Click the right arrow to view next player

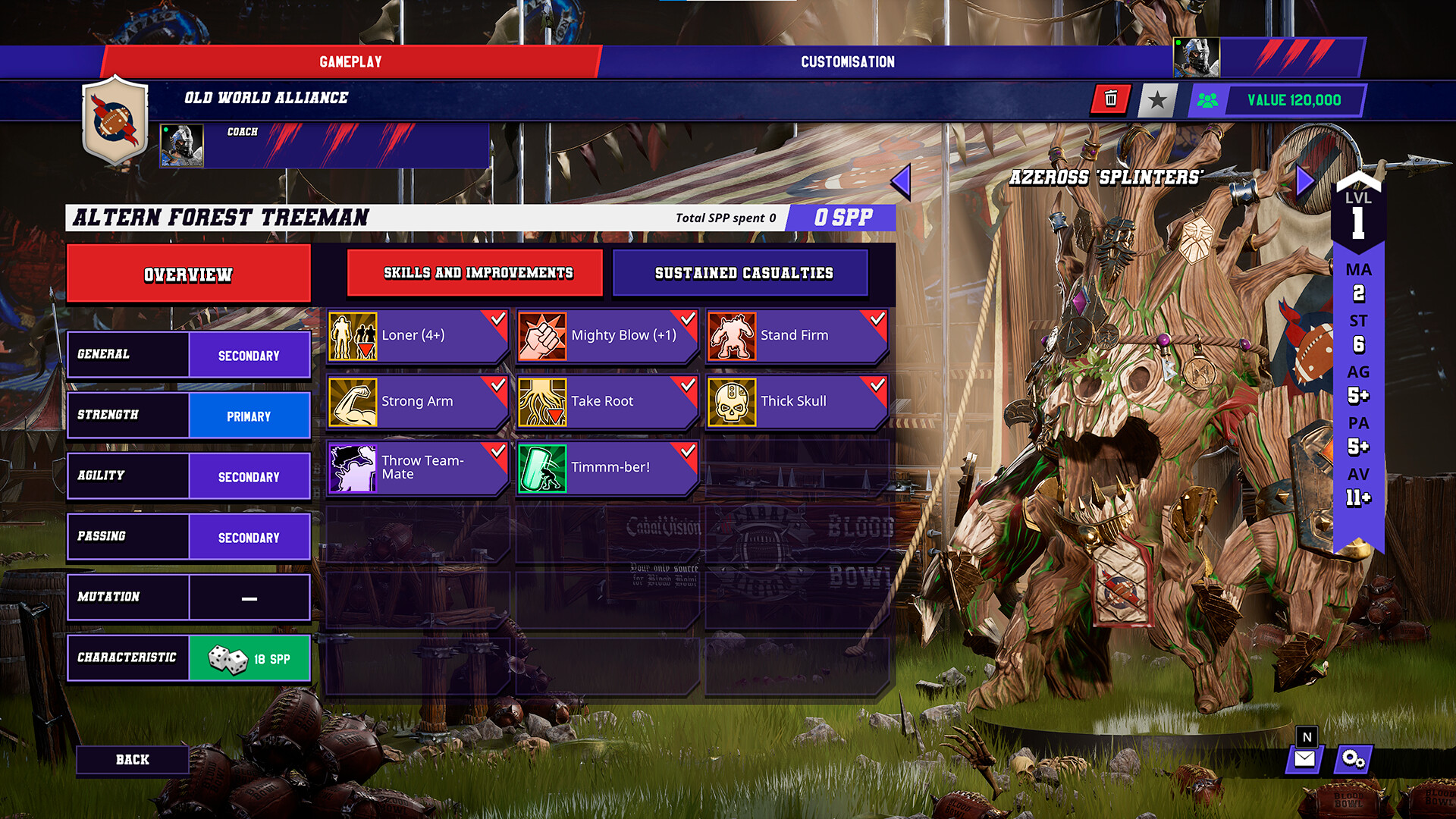coord(1304,180)
